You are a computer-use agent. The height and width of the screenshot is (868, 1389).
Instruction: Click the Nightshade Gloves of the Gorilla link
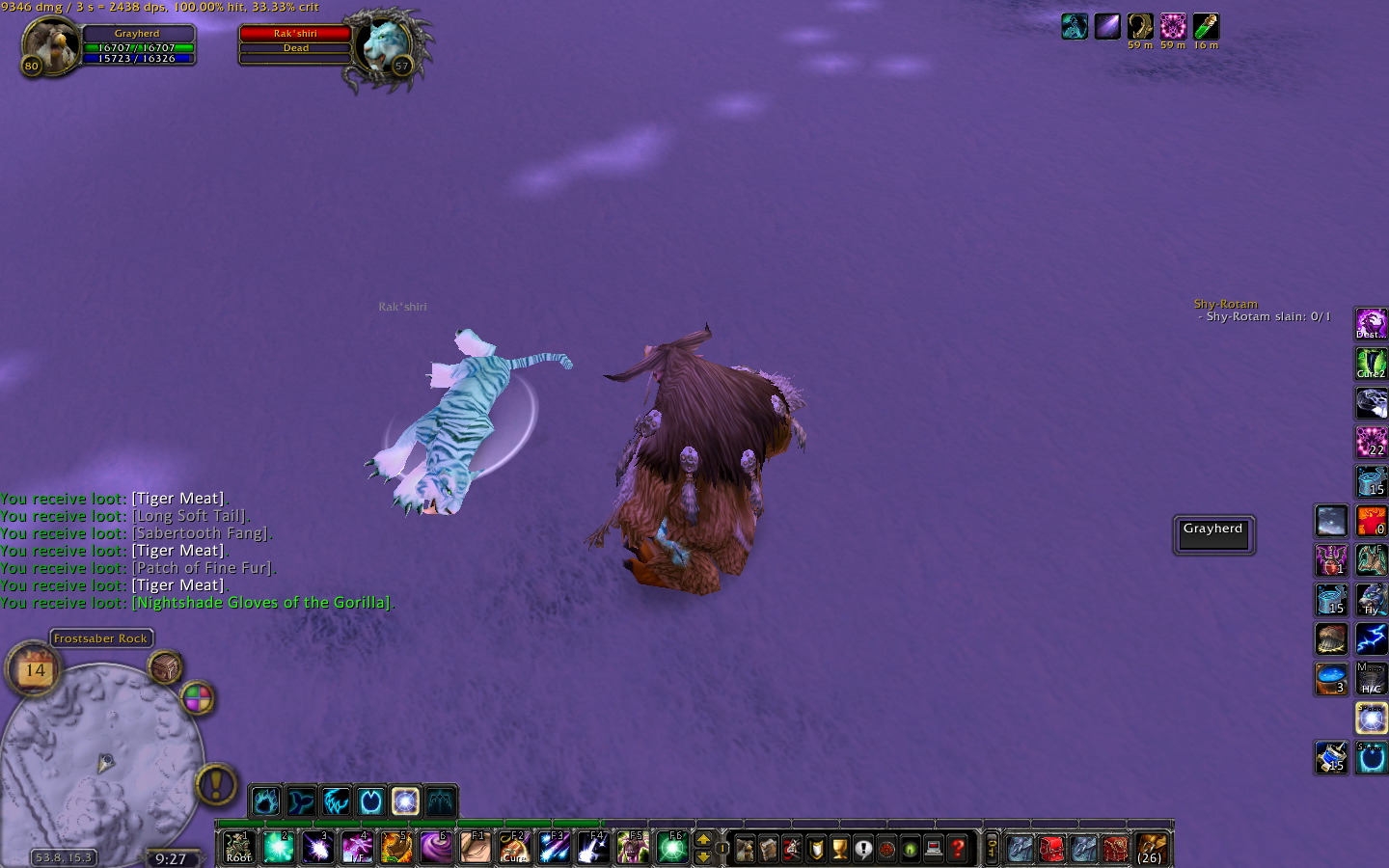(x=260, y=603)
